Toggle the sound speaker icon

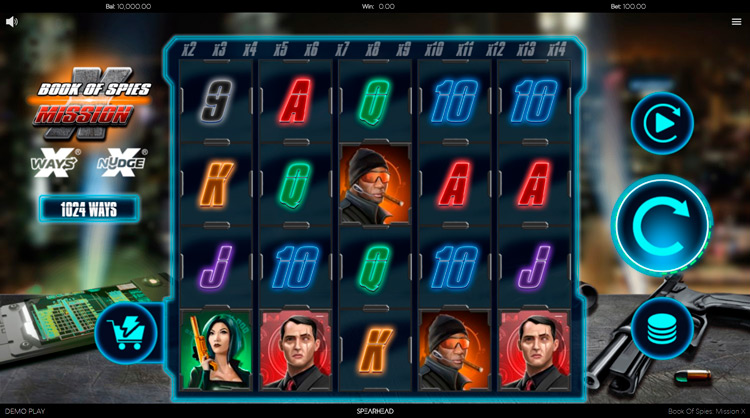coord(12,21)
